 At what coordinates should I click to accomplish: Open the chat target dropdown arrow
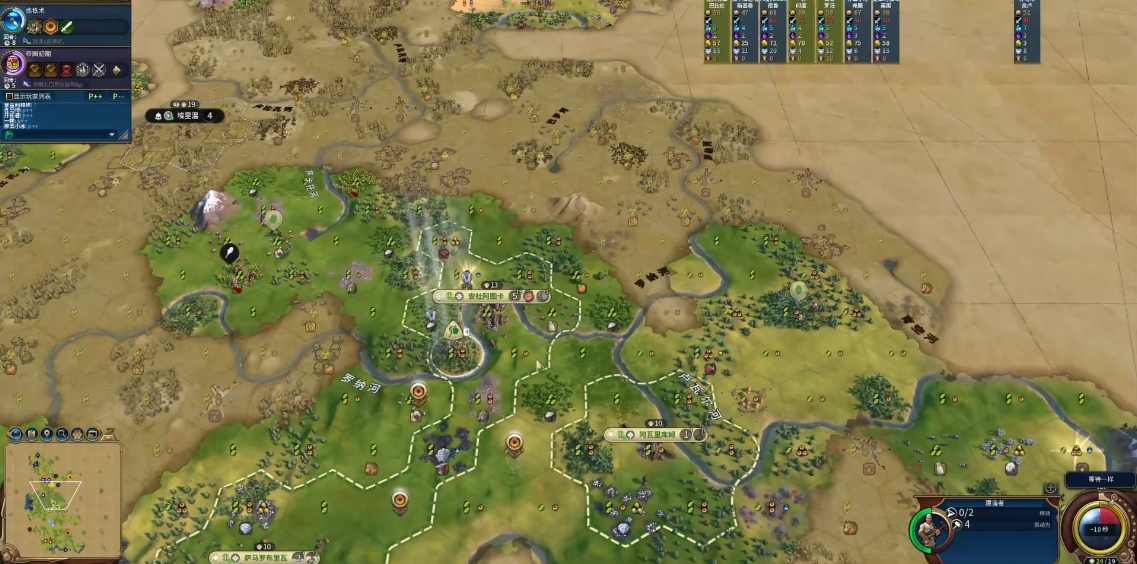click(x=112, y=133)
